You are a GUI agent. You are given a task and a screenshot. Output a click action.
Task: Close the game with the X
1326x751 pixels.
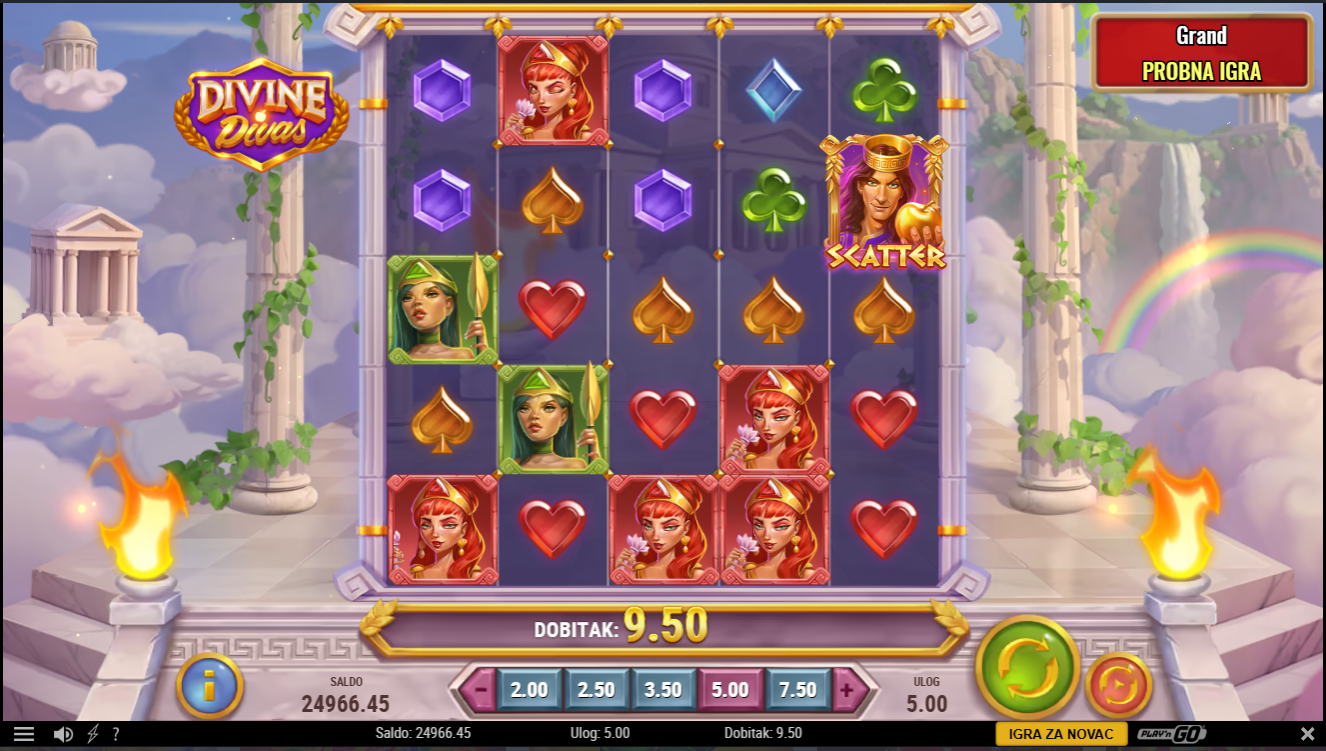click(x=1307, y=734)
